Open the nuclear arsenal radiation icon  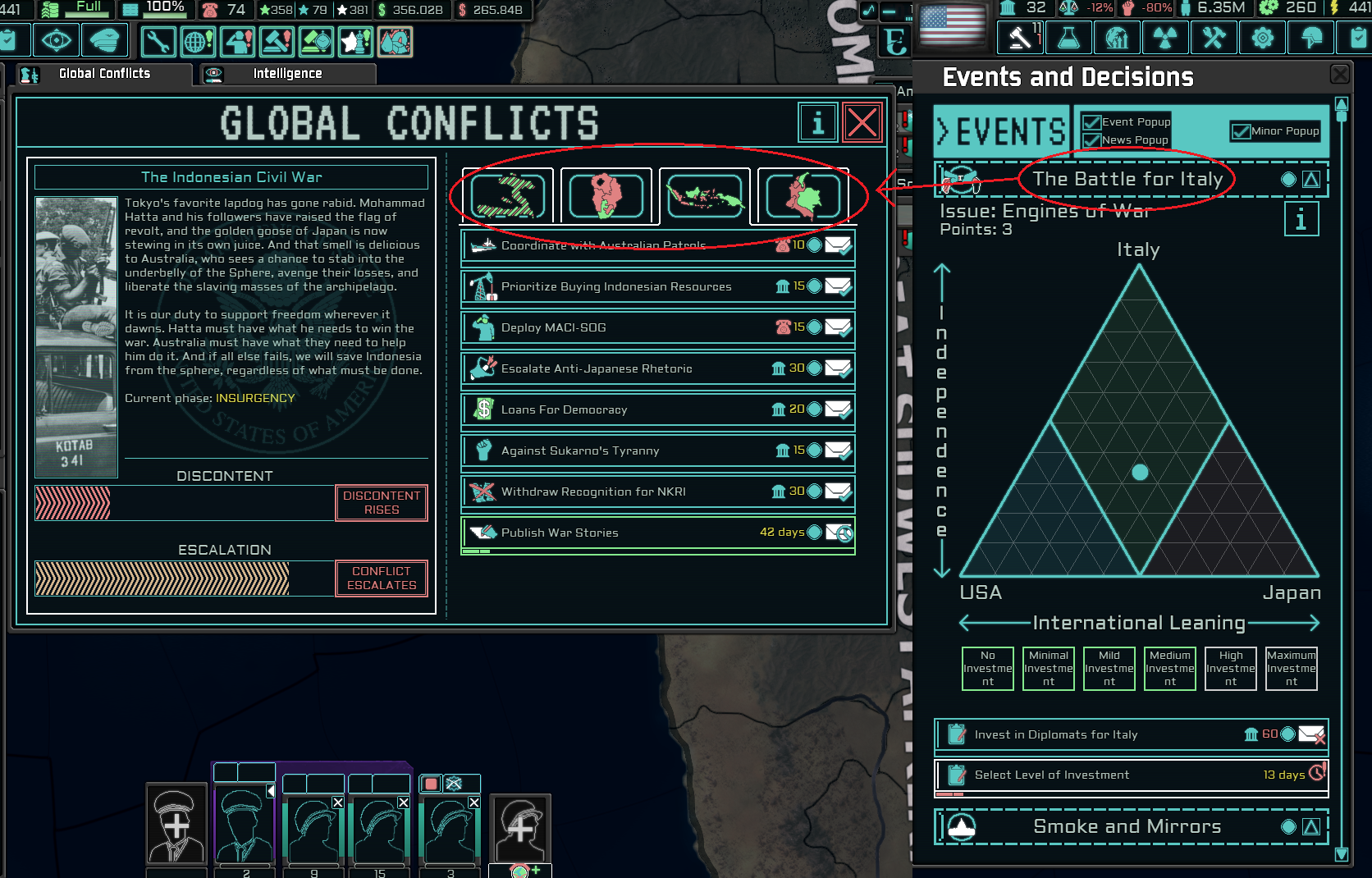coord(1165,37)
